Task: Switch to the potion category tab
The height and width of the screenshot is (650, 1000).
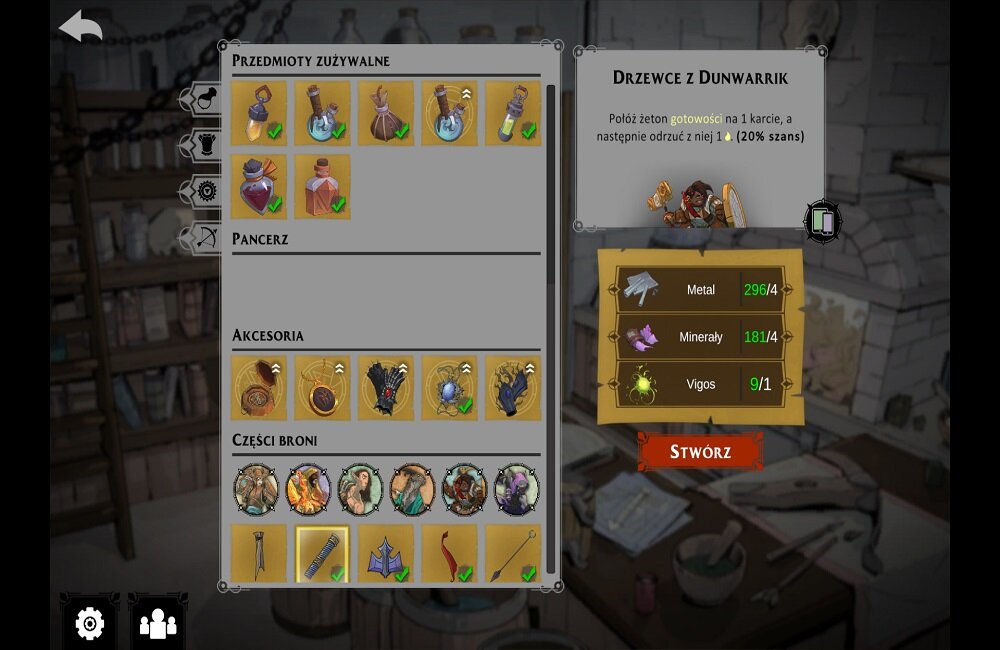Action: tap(203, 99)
